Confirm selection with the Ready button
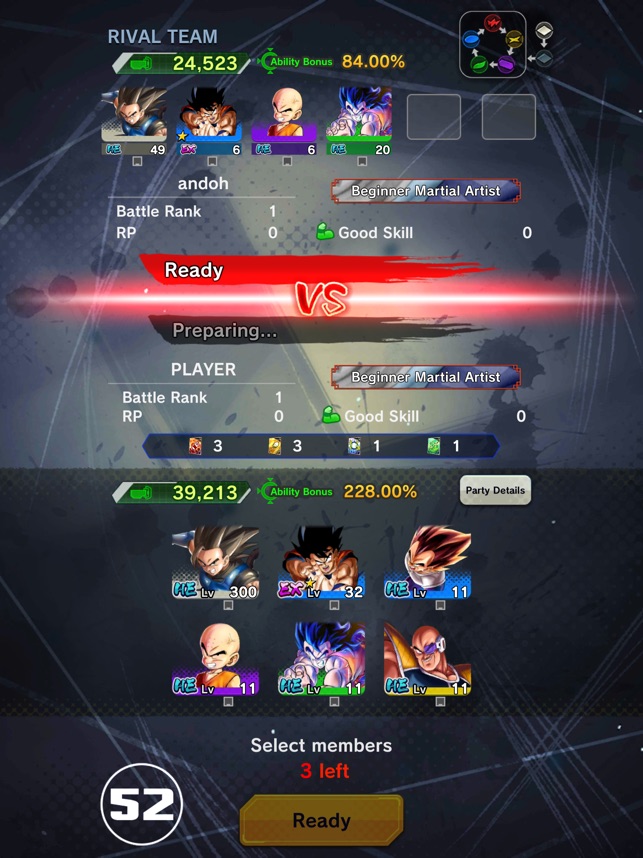Screen dimensions: 643x858 [321, 820]
